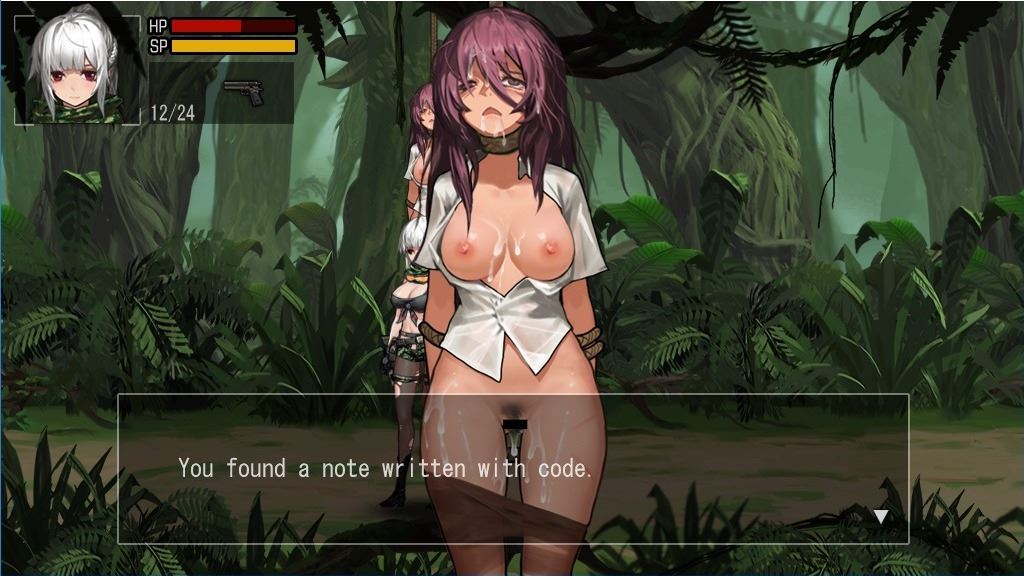Click the white-haired character portrait
Viewport: 1024px width, 576px height.
(77, 70)
